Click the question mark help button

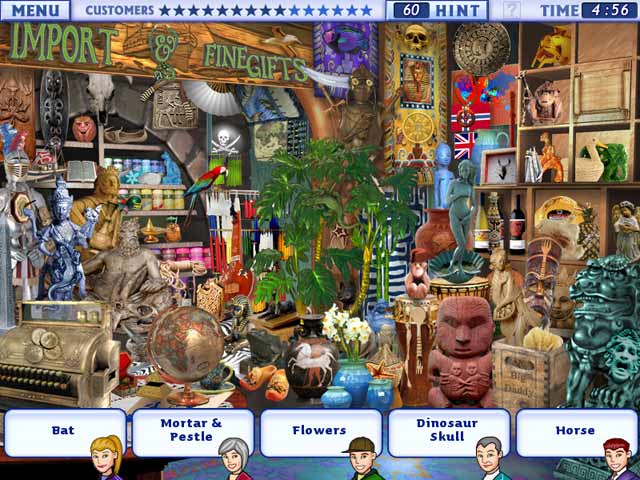[x=511, y=11]
